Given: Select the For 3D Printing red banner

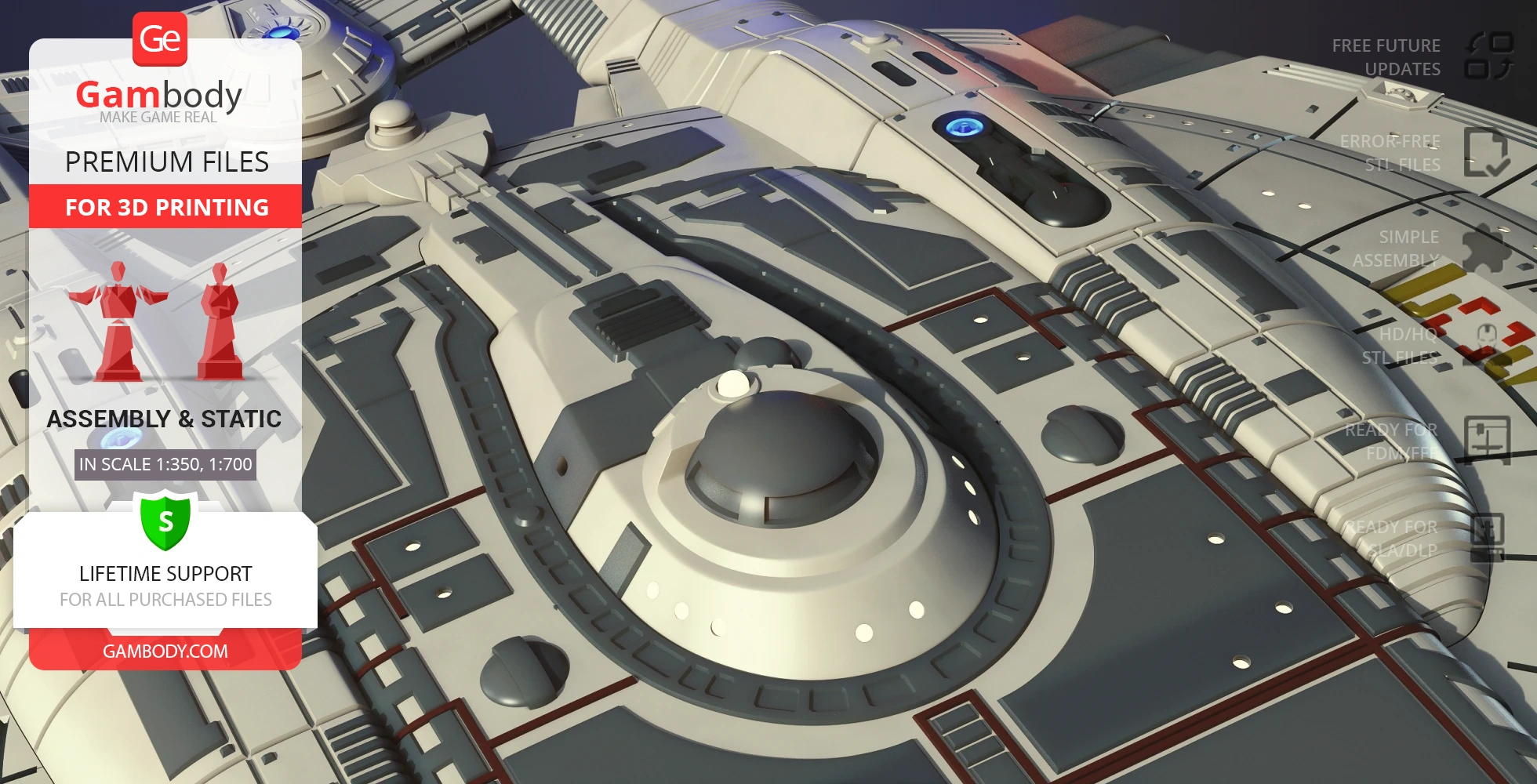Looking at the screenshot, I should click(x=165, y=207).
